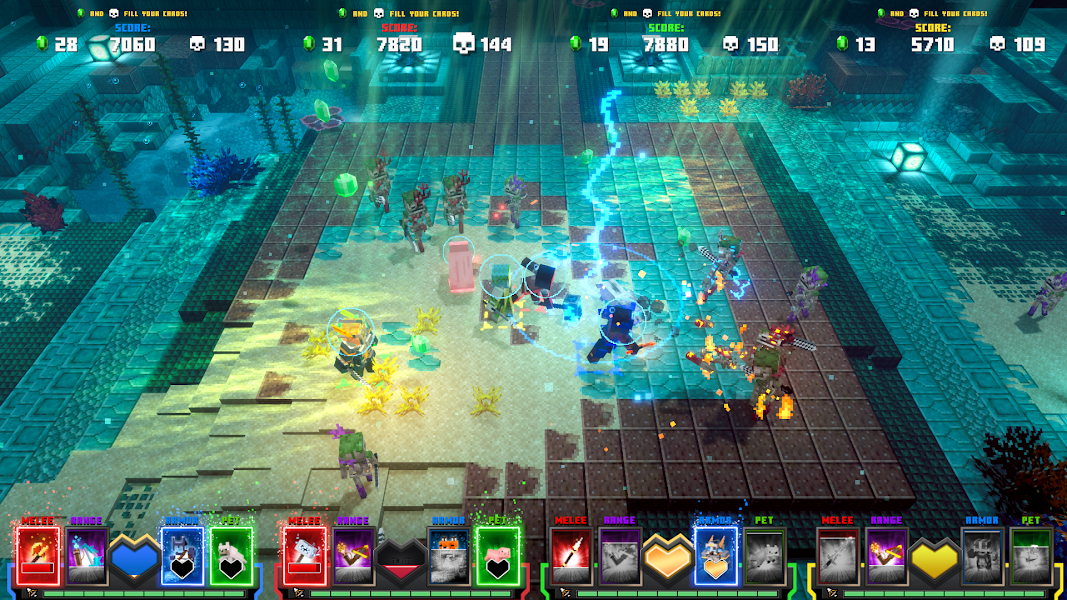Select the red player's fox armor card
Image resolution: width=1067 pixels, height=600 pixels.
tap(450, 556)
